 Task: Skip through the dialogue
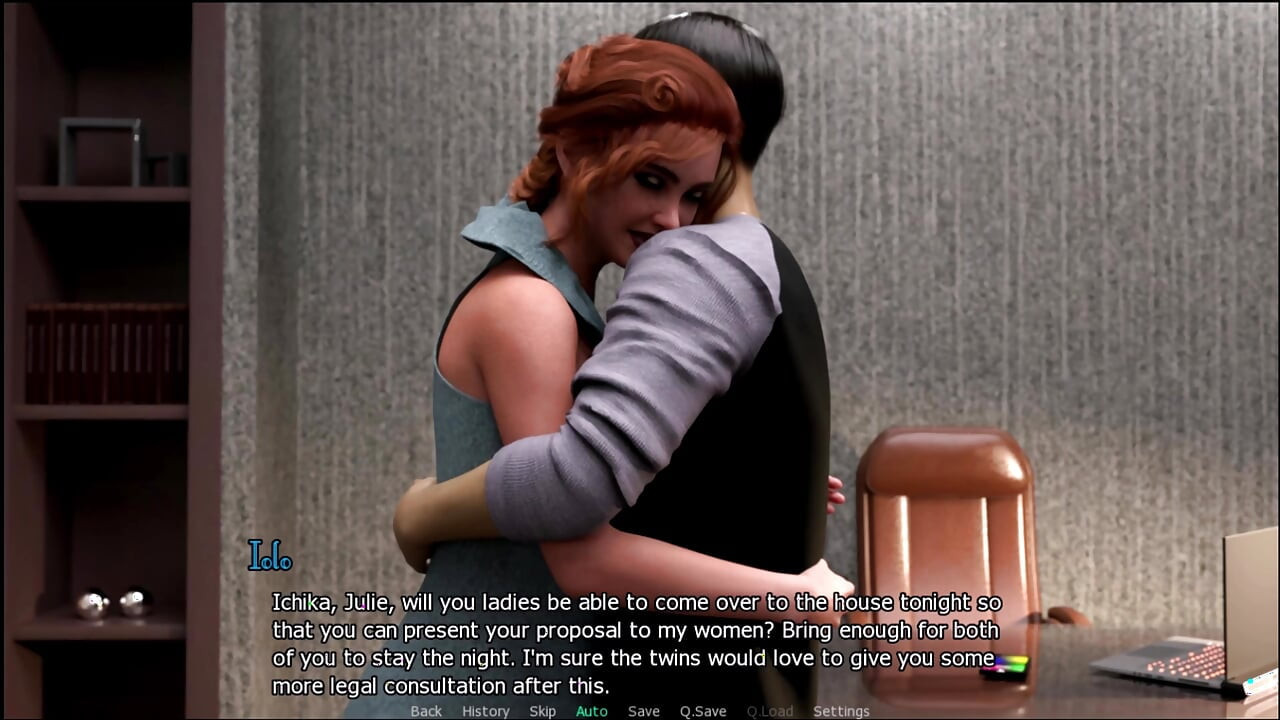543,711
